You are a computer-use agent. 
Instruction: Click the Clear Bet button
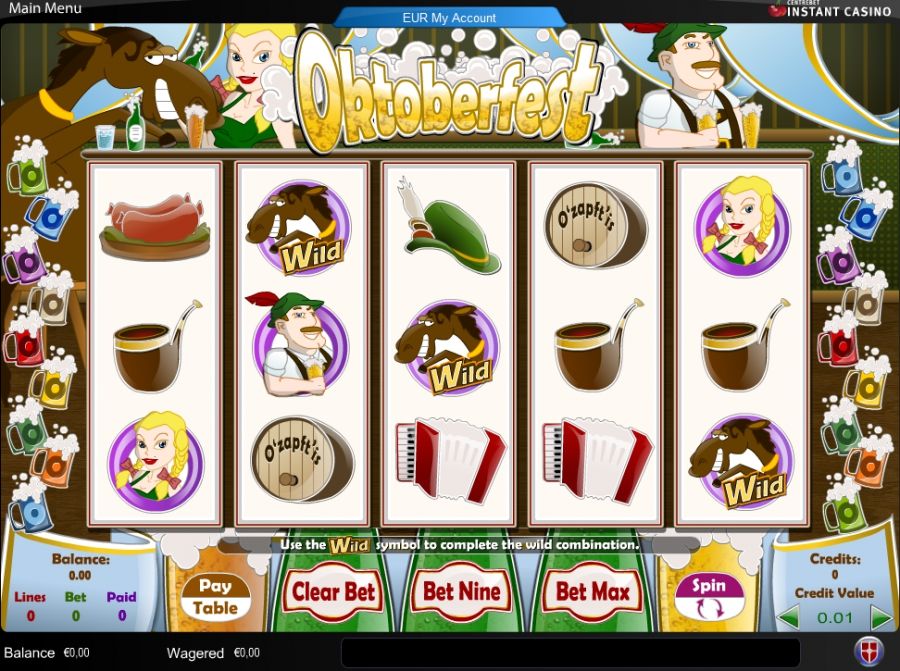pyautogui.click(x=332, y=592)
